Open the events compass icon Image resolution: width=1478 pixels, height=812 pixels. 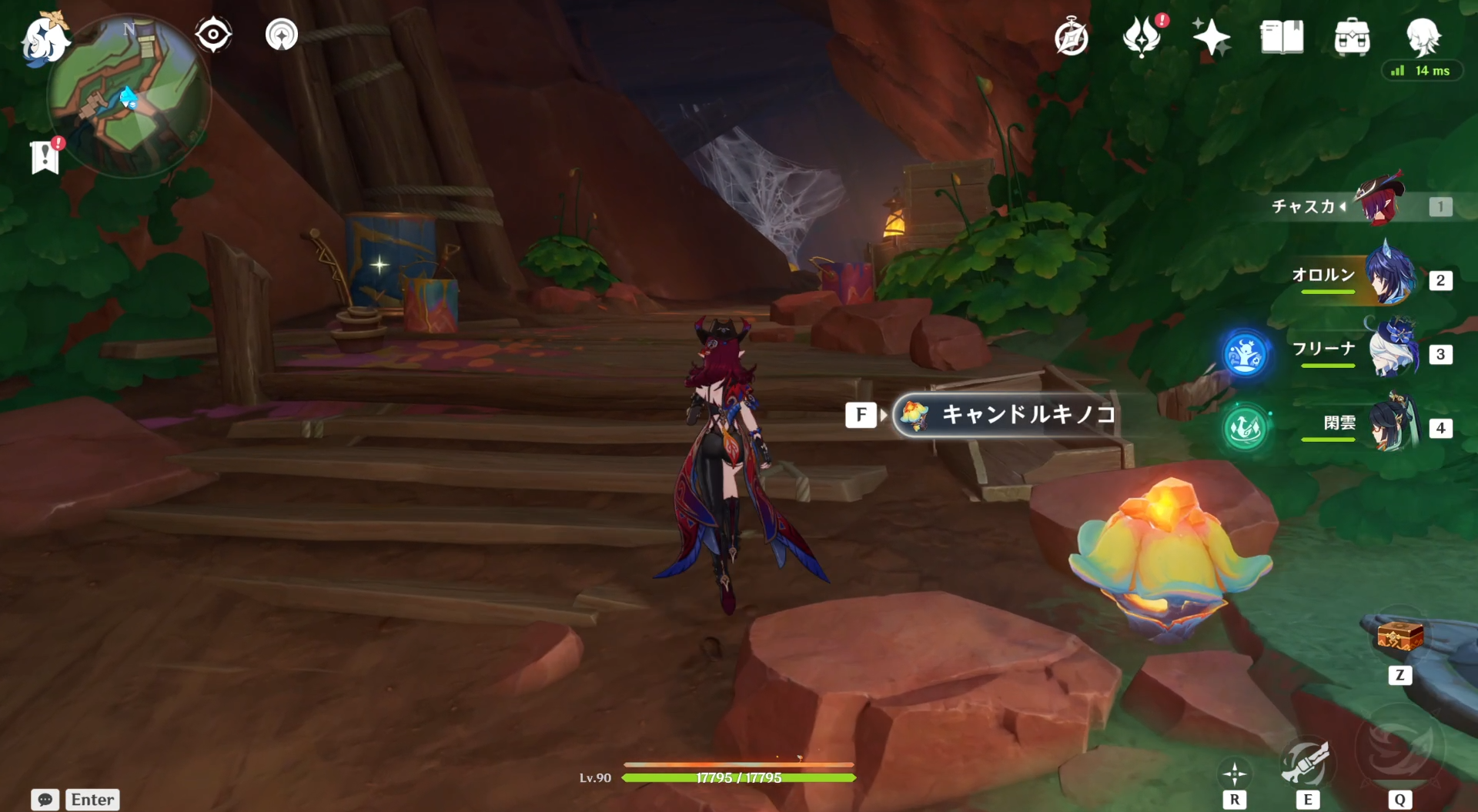[x=1071, y=38]
